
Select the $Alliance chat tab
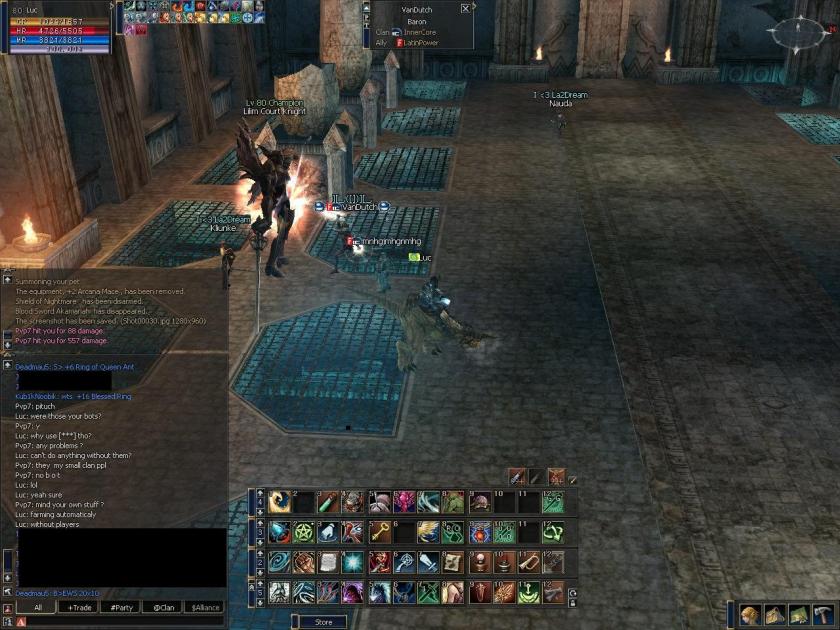(204, 607)
